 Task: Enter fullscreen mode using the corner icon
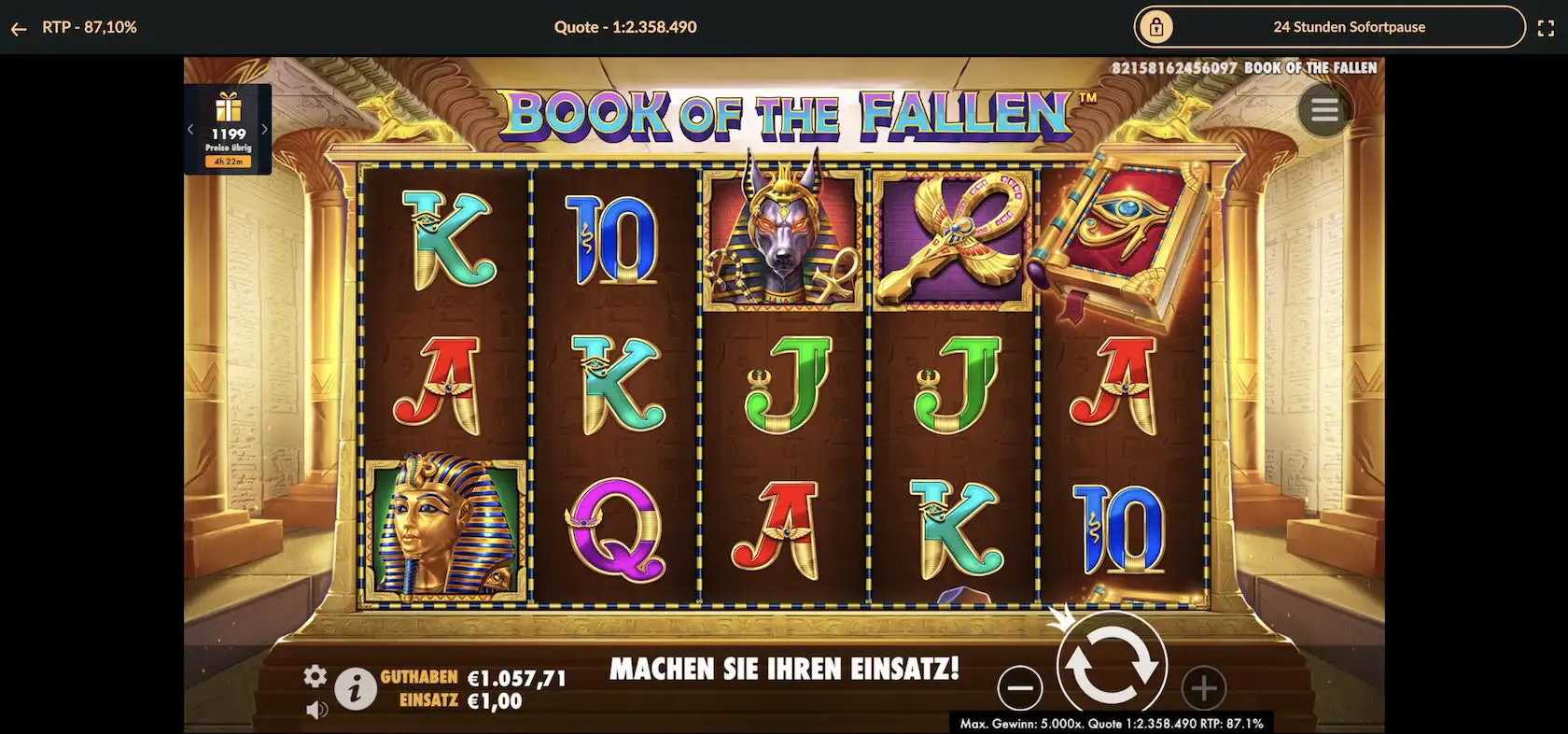click(1546, 28)
